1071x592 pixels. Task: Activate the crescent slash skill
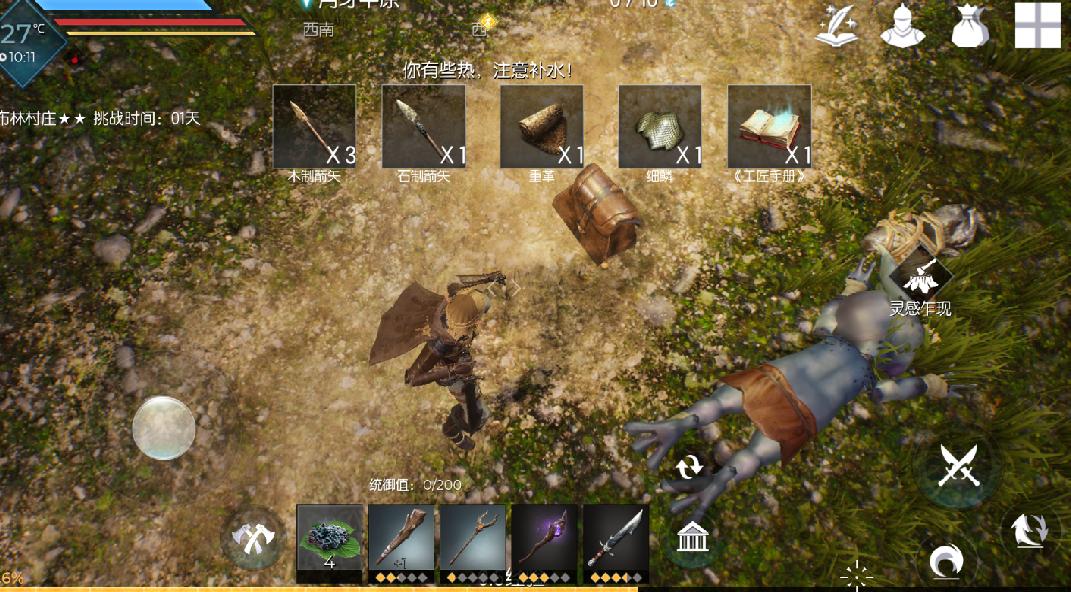943,562
